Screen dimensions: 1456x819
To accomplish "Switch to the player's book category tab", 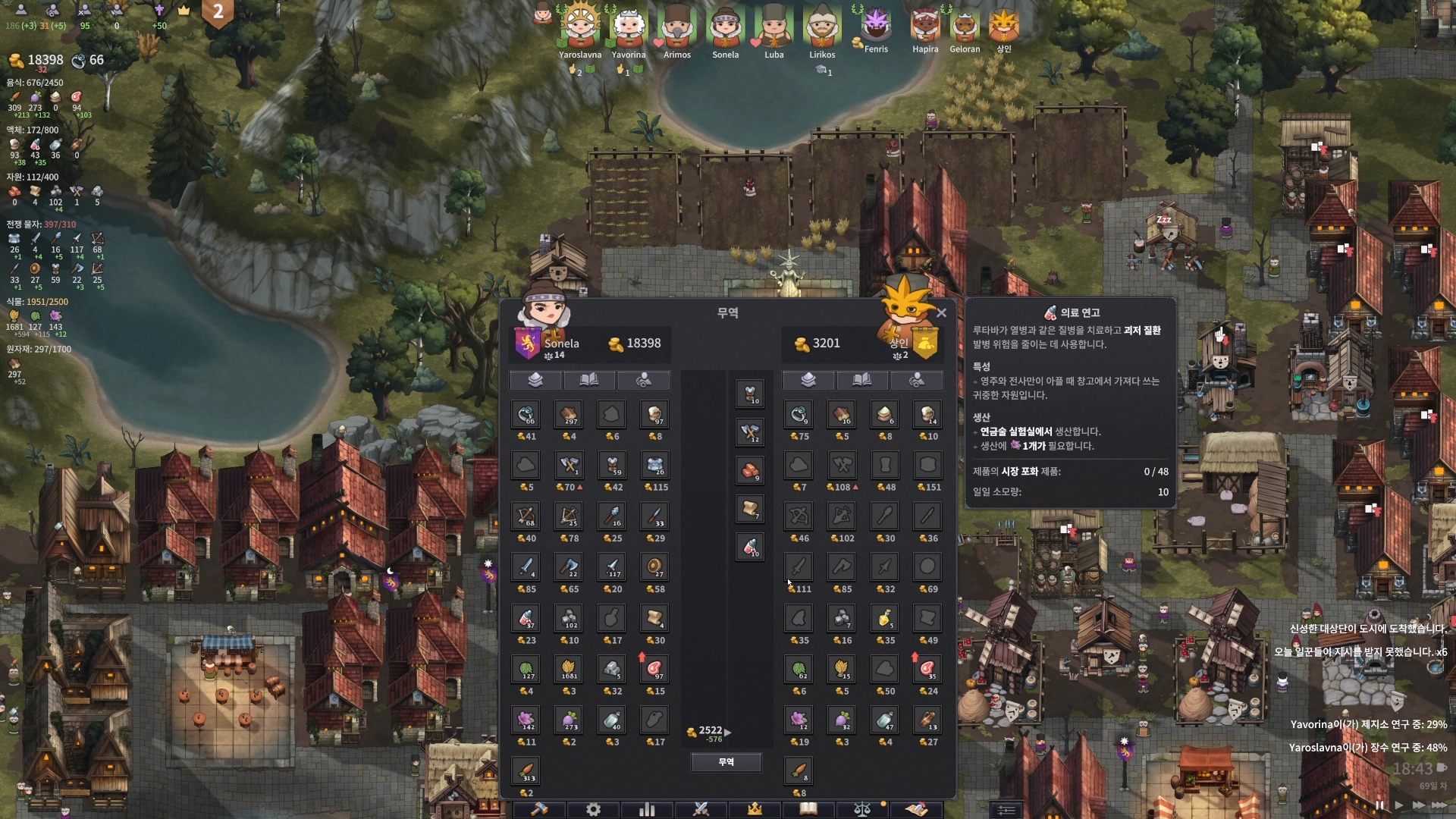I will coord(589,380).
